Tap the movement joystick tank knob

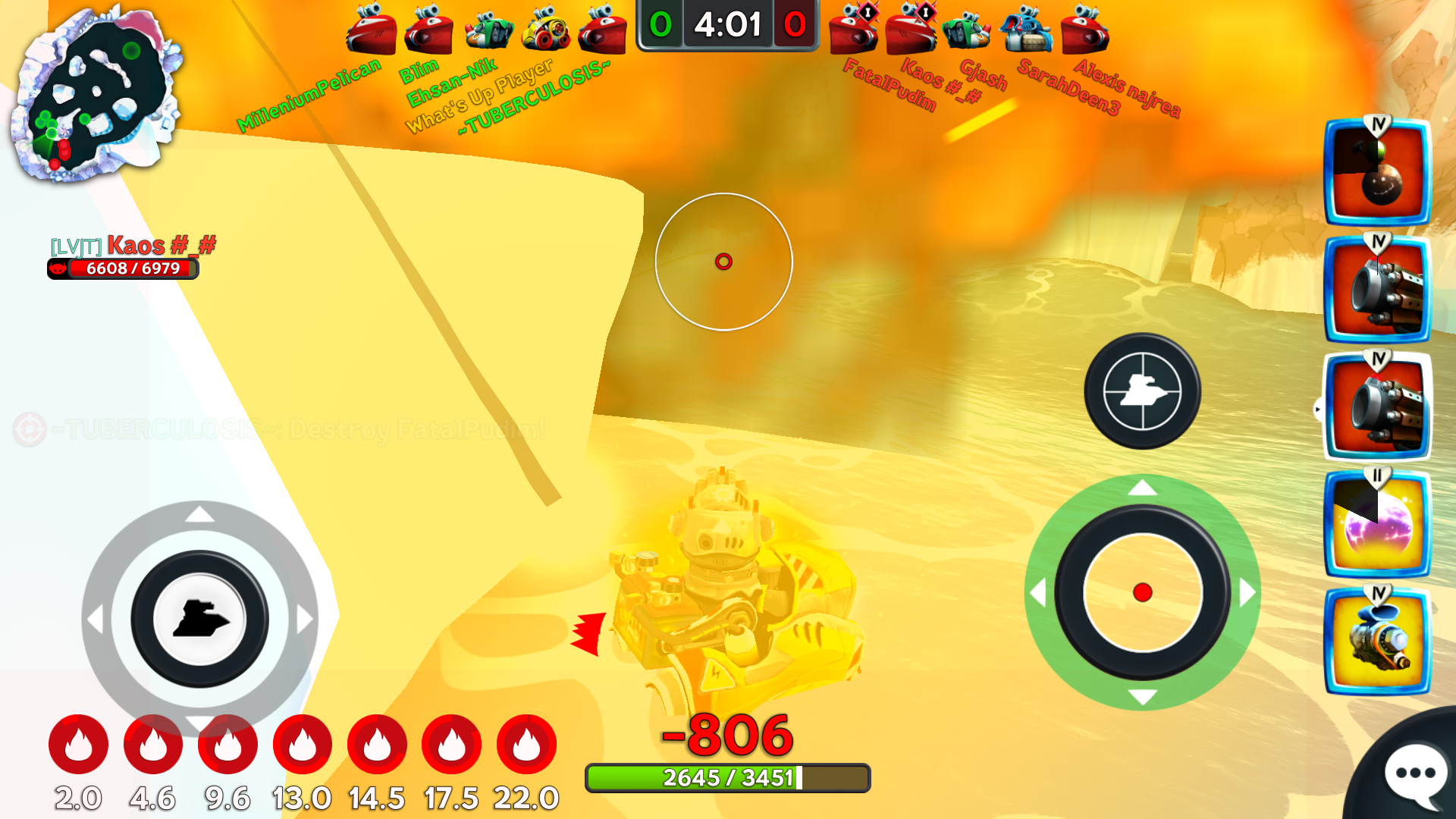[x=199, y=619]
